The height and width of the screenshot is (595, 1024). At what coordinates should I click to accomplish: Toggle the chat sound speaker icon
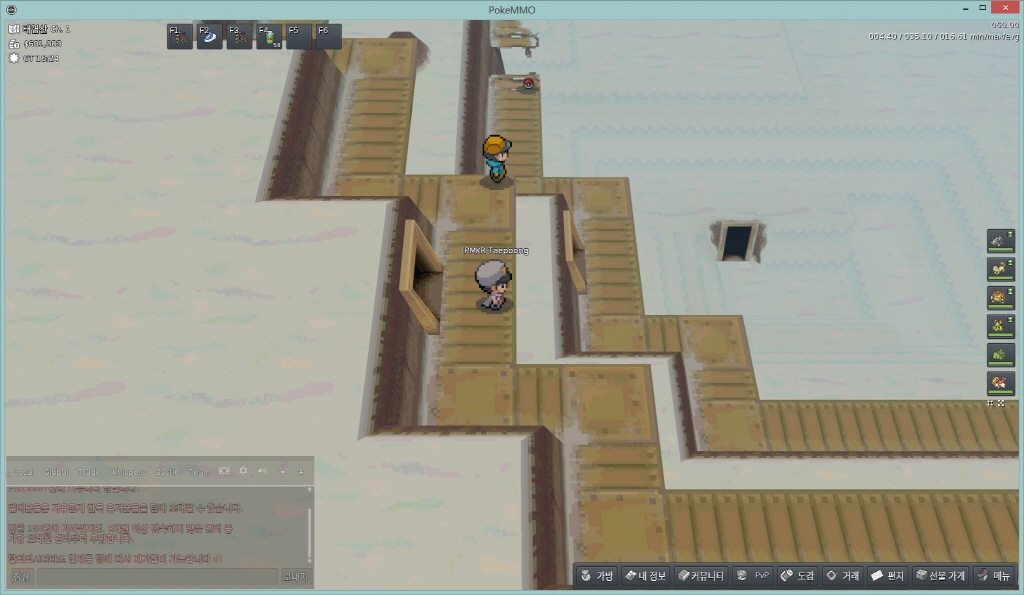262,470
